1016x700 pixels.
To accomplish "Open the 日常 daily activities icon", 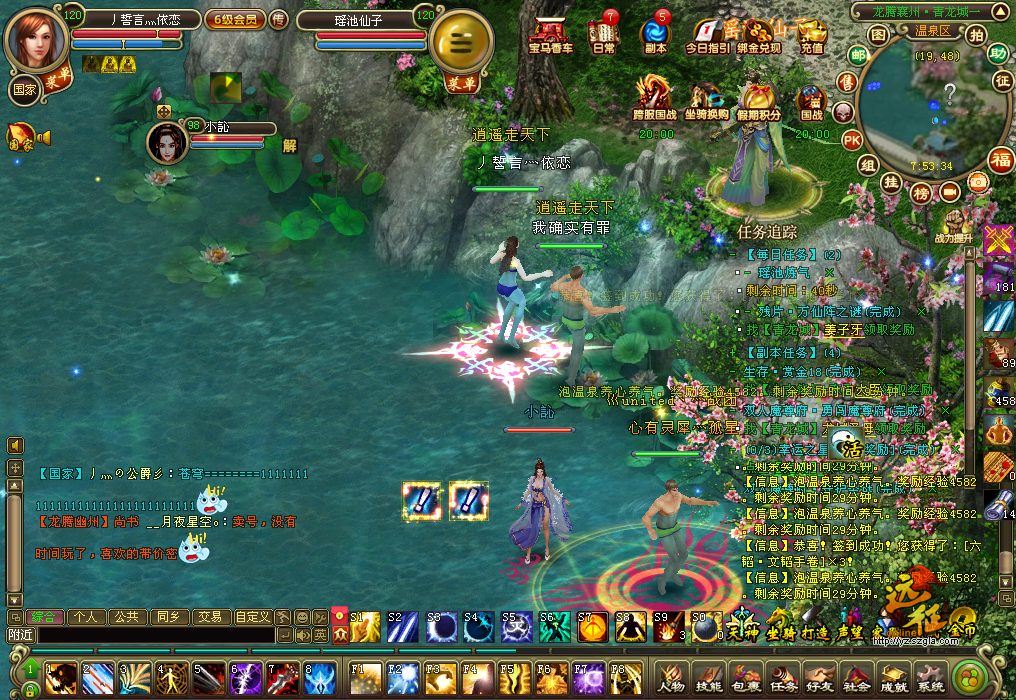I will [x=604, y=34].
